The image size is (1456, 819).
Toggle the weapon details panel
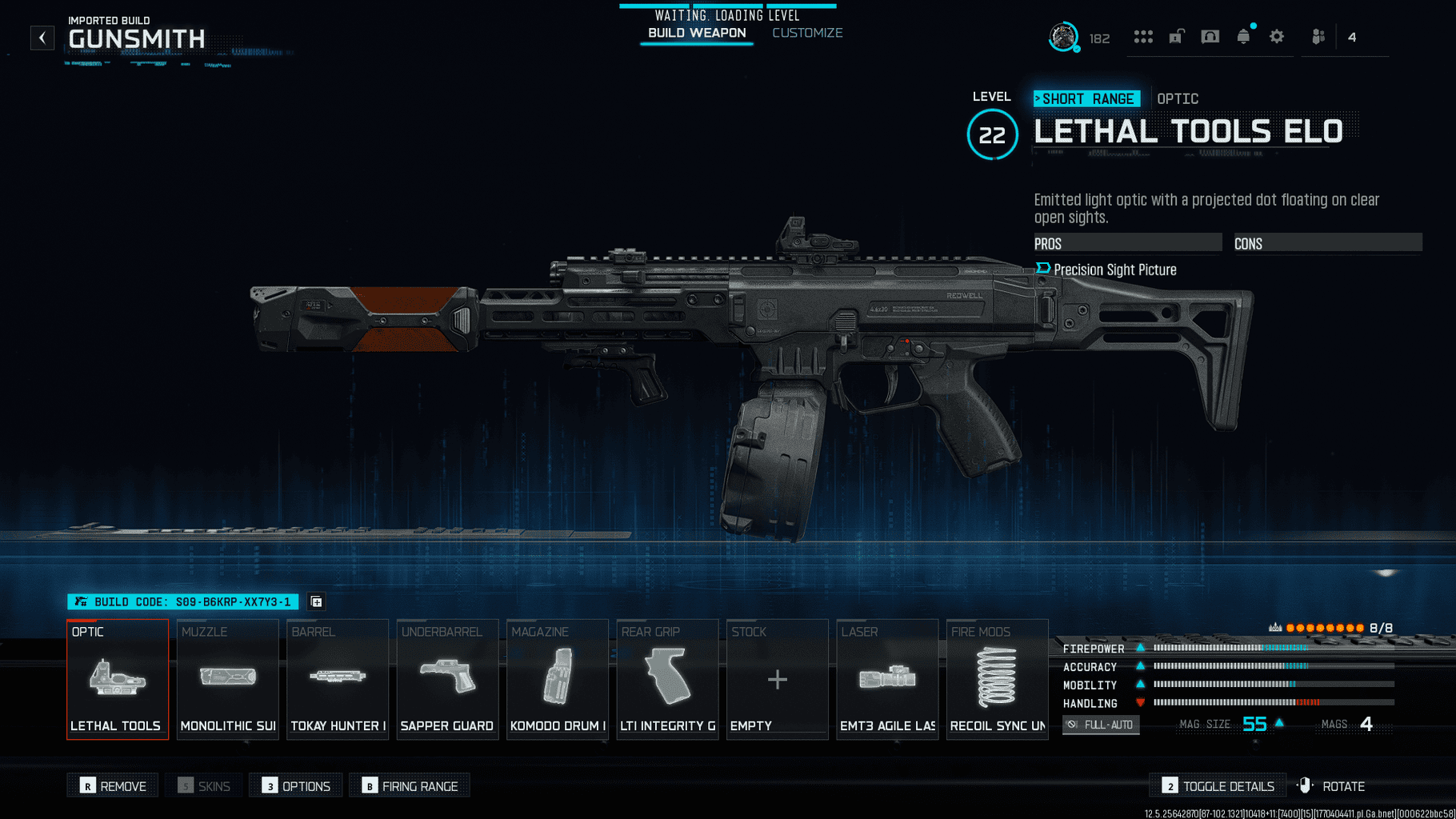click(x=1218, y=786)
